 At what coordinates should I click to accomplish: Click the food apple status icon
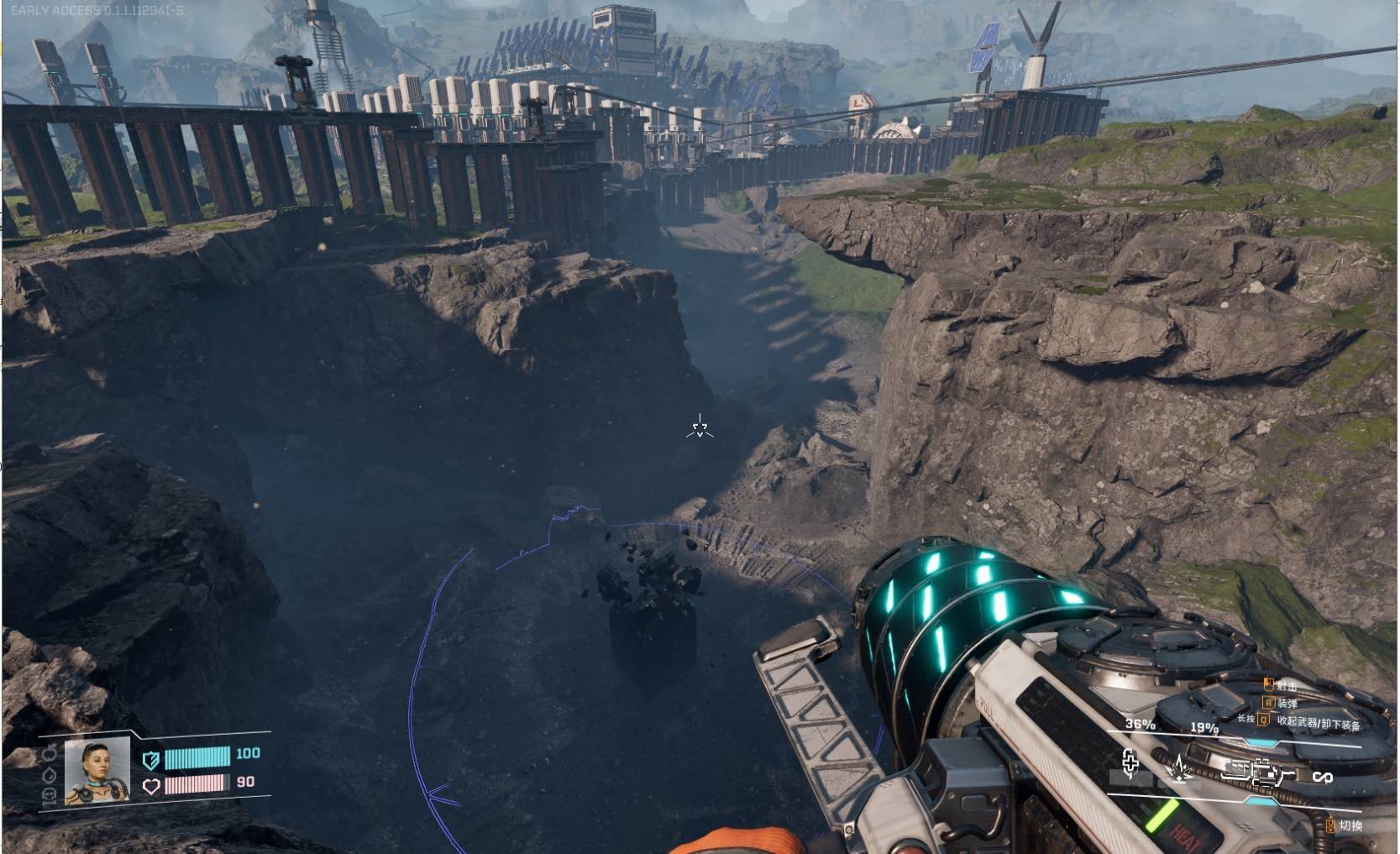click(x=49, y=753)
